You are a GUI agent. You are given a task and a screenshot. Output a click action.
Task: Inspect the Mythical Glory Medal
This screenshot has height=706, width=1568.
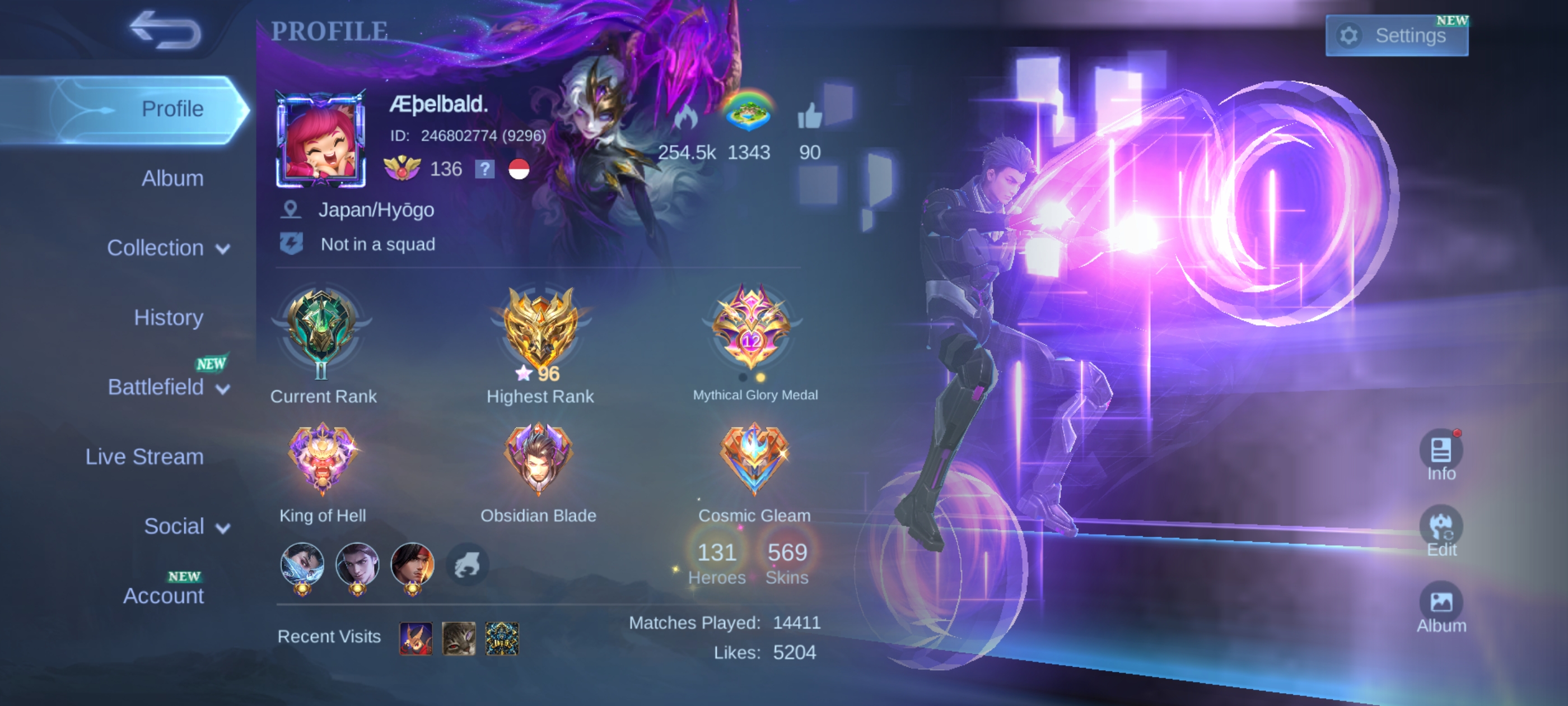[752, 328]
